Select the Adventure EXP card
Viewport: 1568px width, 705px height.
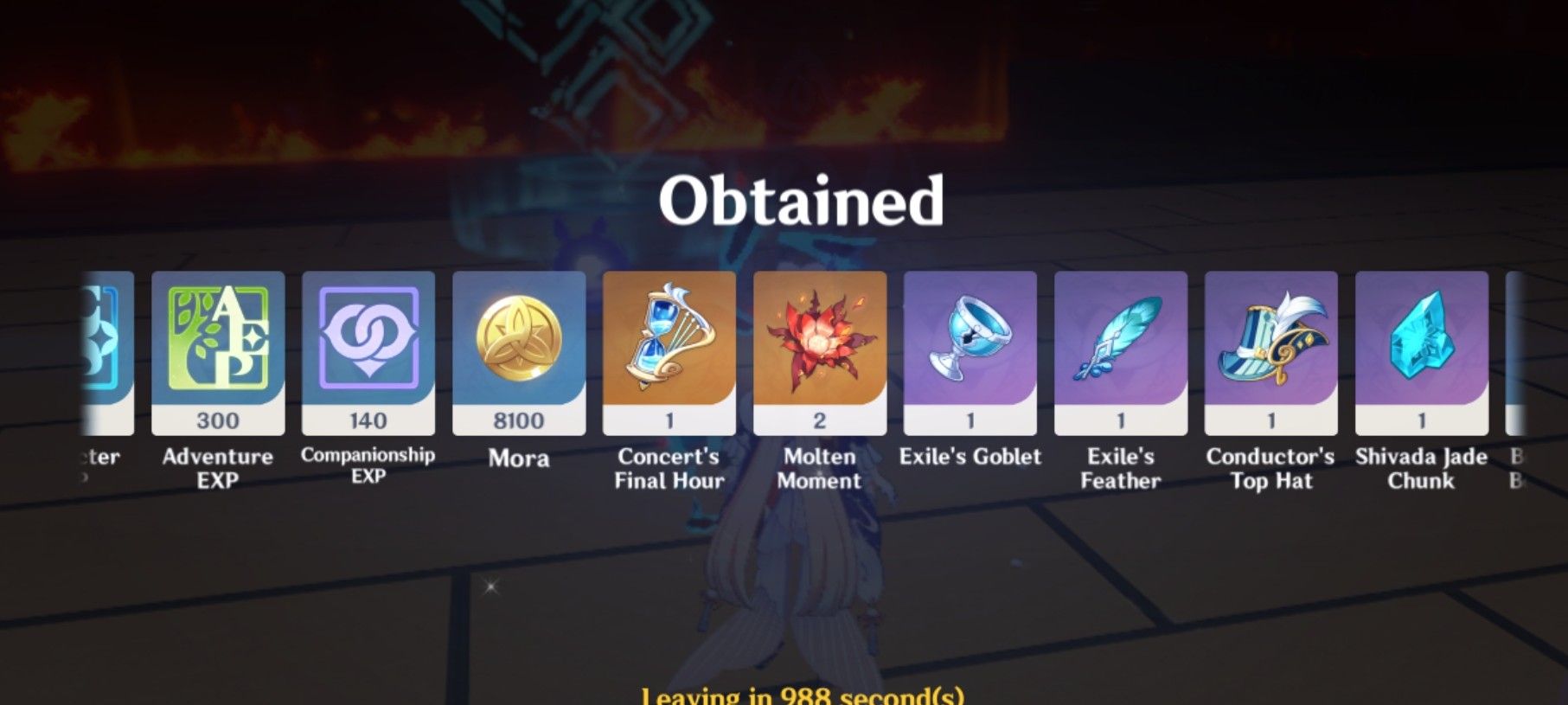219,346
